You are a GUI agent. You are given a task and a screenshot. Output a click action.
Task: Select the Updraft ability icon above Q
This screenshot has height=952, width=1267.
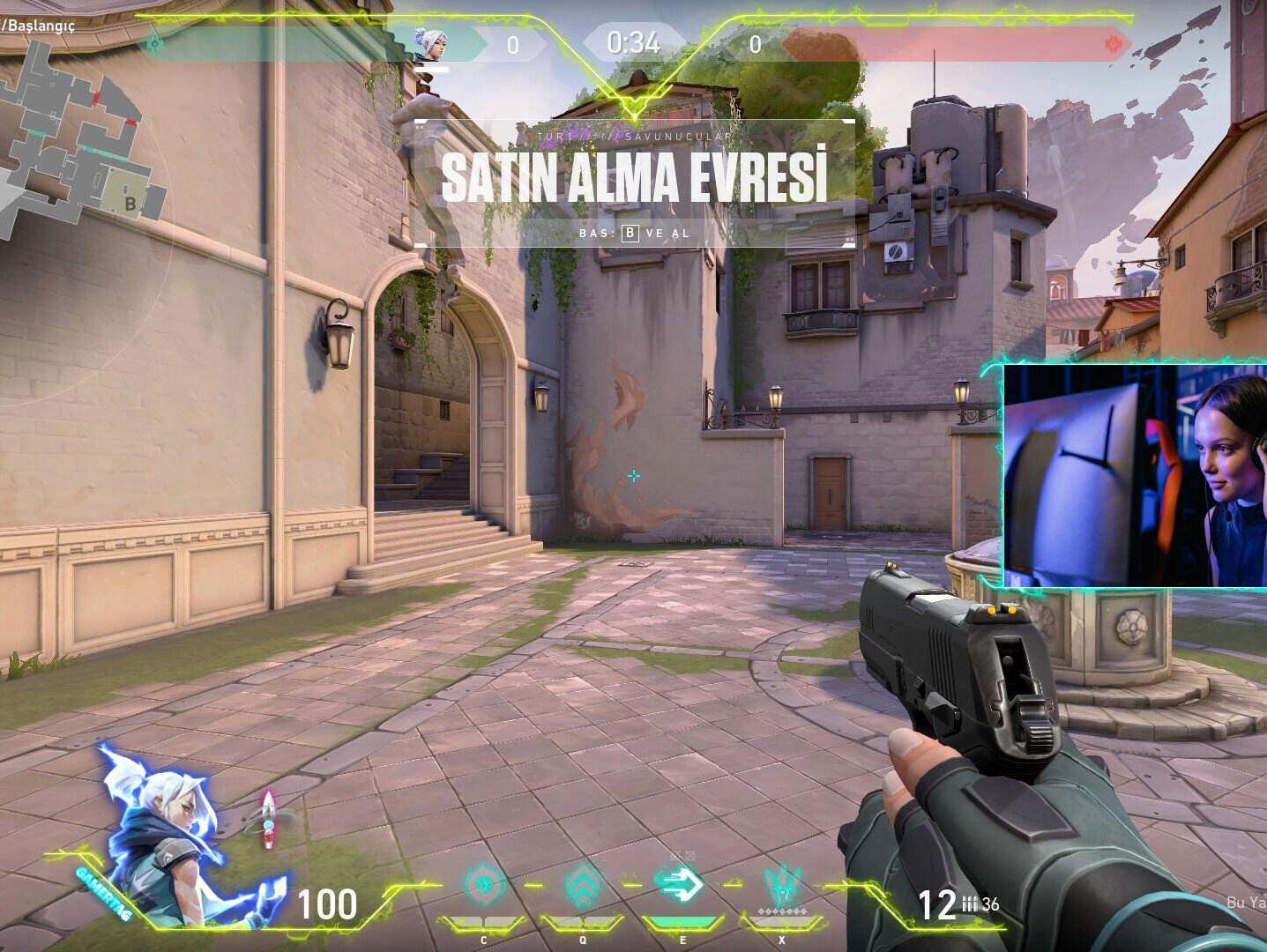pyautogui.click(x=581, y=883)
